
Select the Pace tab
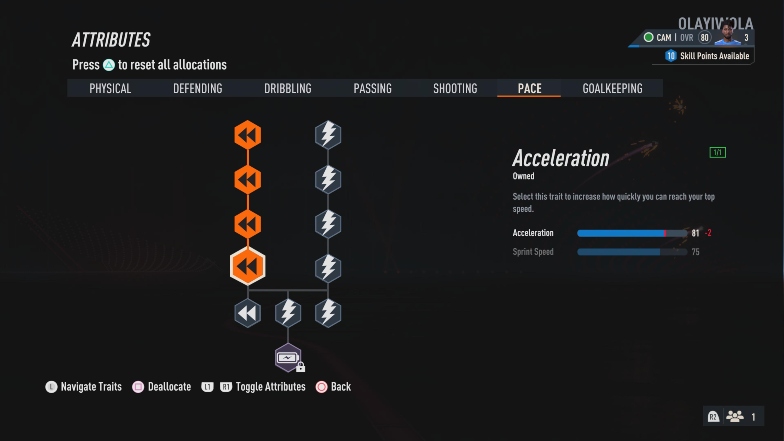pyautogui.click(x=530, y=89)
